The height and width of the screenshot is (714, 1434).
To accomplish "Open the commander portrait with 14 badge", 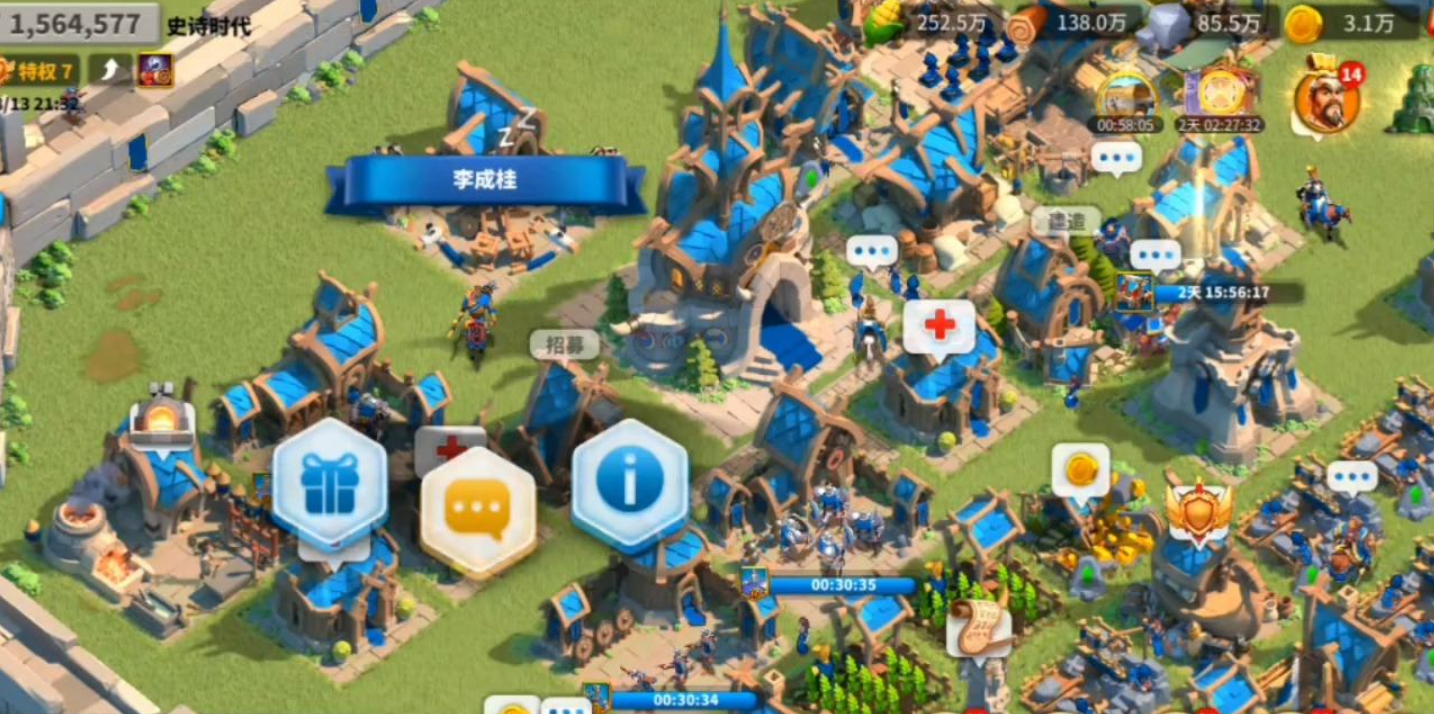I will [1326, 98].
